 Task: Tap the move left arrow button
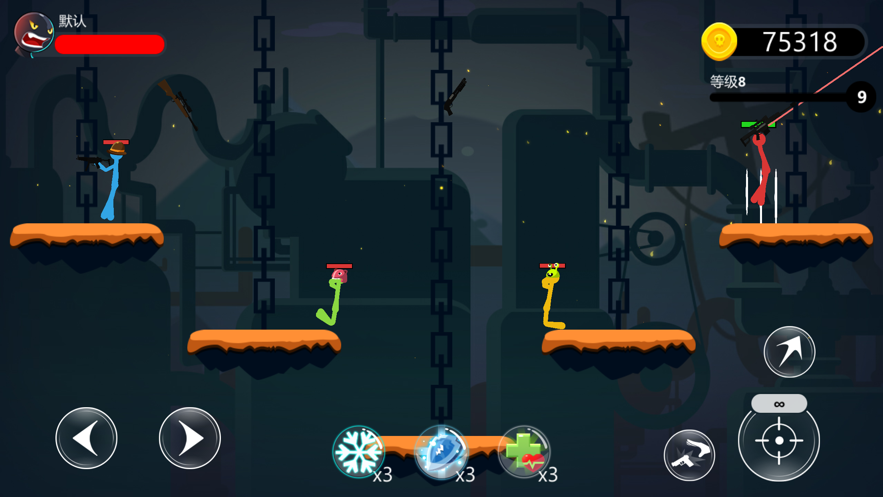pos(87,438)
